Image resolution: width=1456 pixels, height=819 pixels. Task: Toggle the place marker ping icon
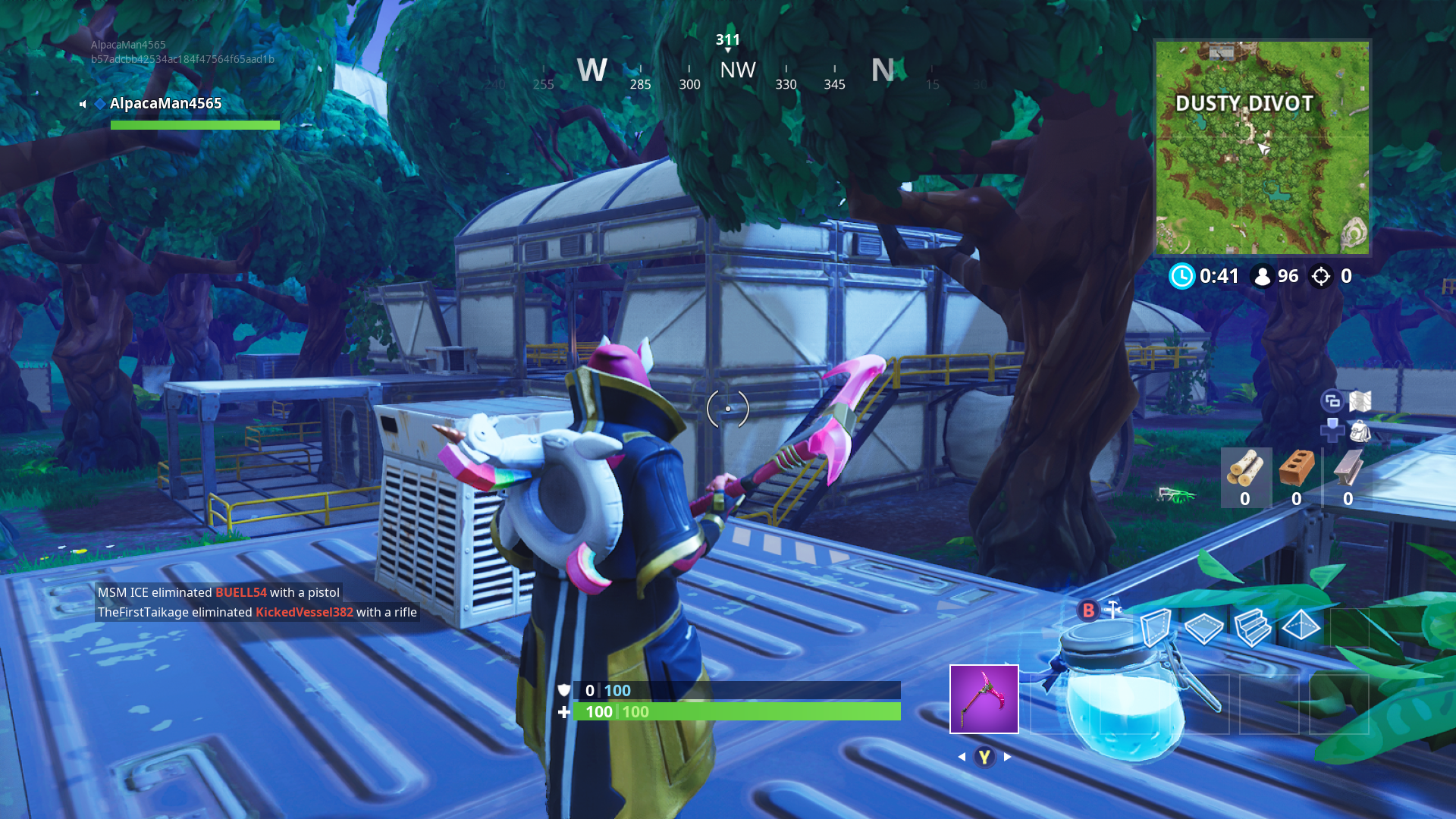click(x=1332, y=431)
